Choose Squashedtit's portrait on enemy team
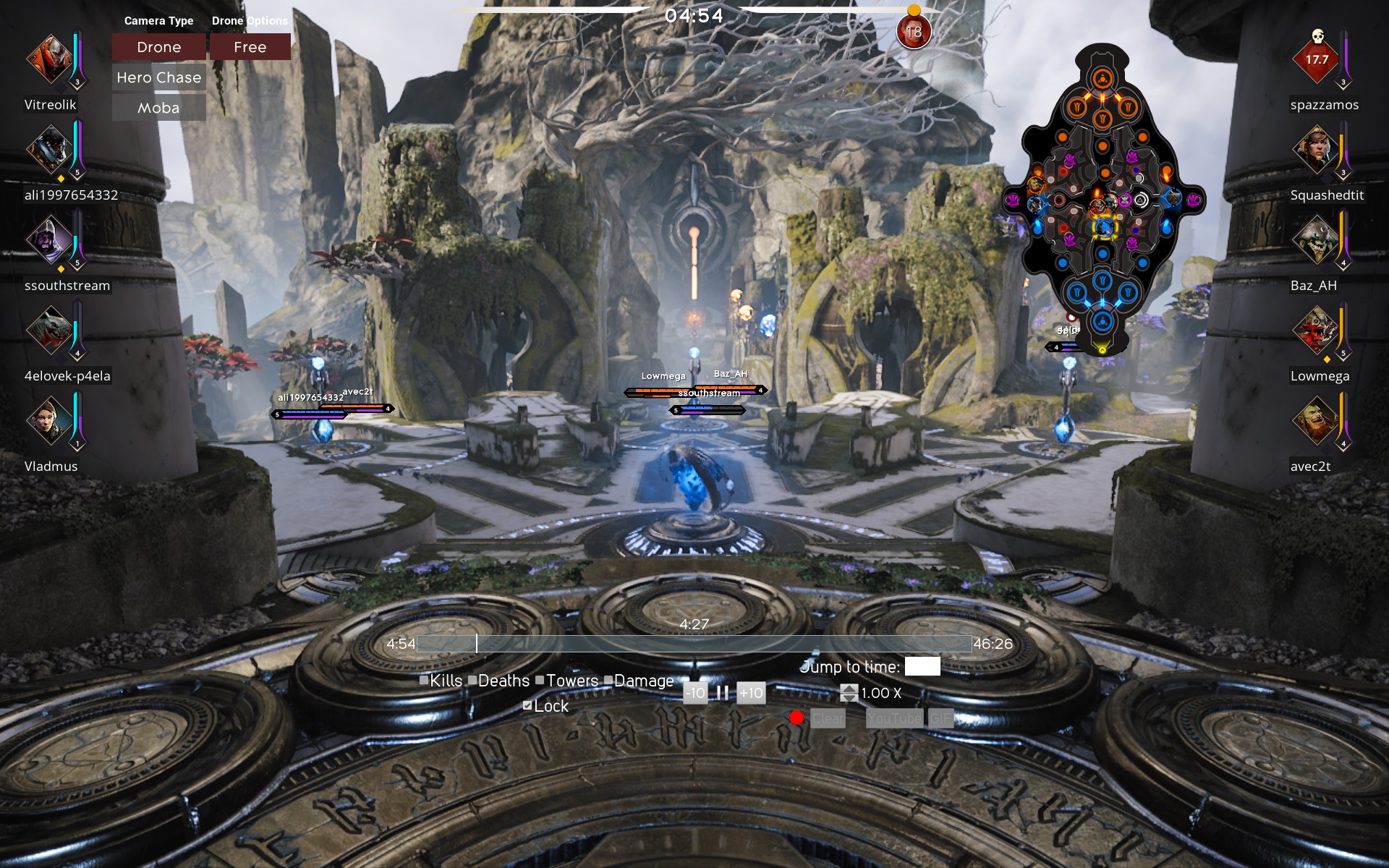Image resolution: width=1389 pixels, height=868 pixels. pyautogui.click(x=1317, y=150)
